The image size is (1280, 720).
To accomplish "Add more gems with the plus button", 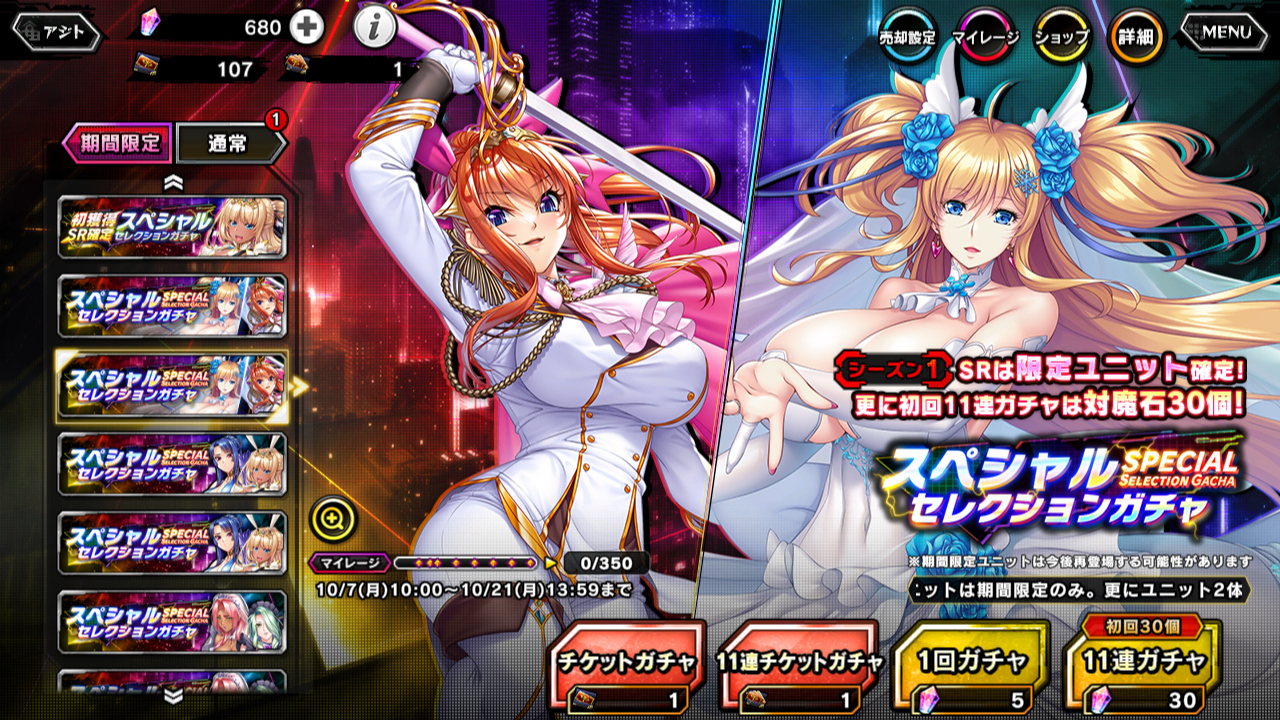I will 307,28.
